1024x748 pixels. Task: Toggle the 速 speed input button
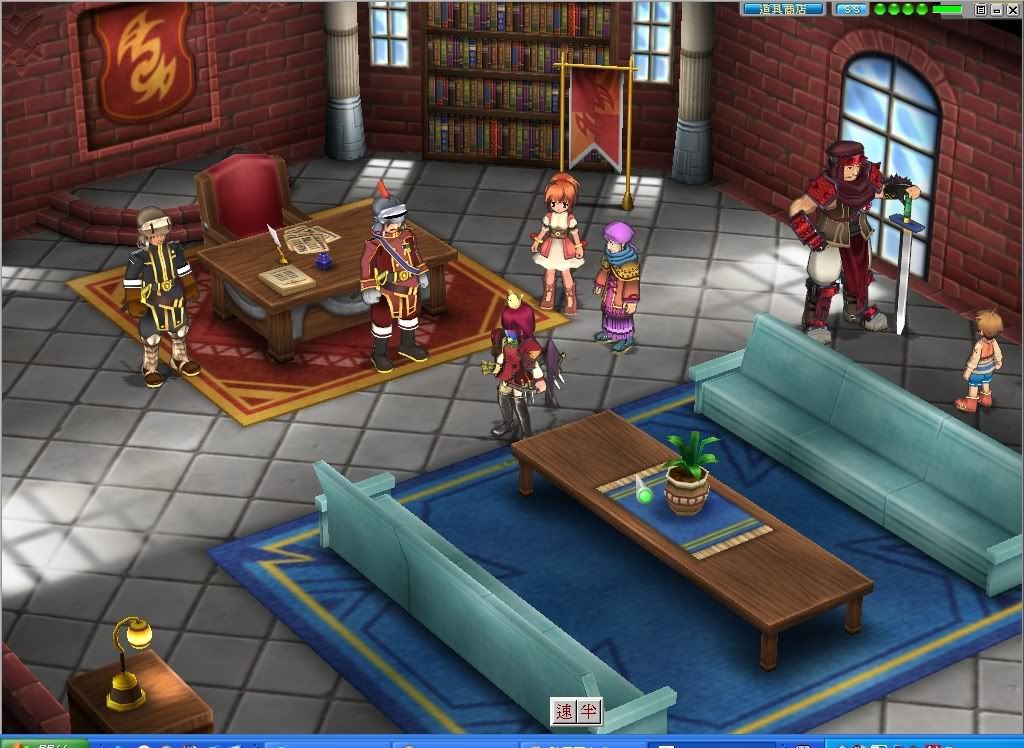(x=565, y=712)
